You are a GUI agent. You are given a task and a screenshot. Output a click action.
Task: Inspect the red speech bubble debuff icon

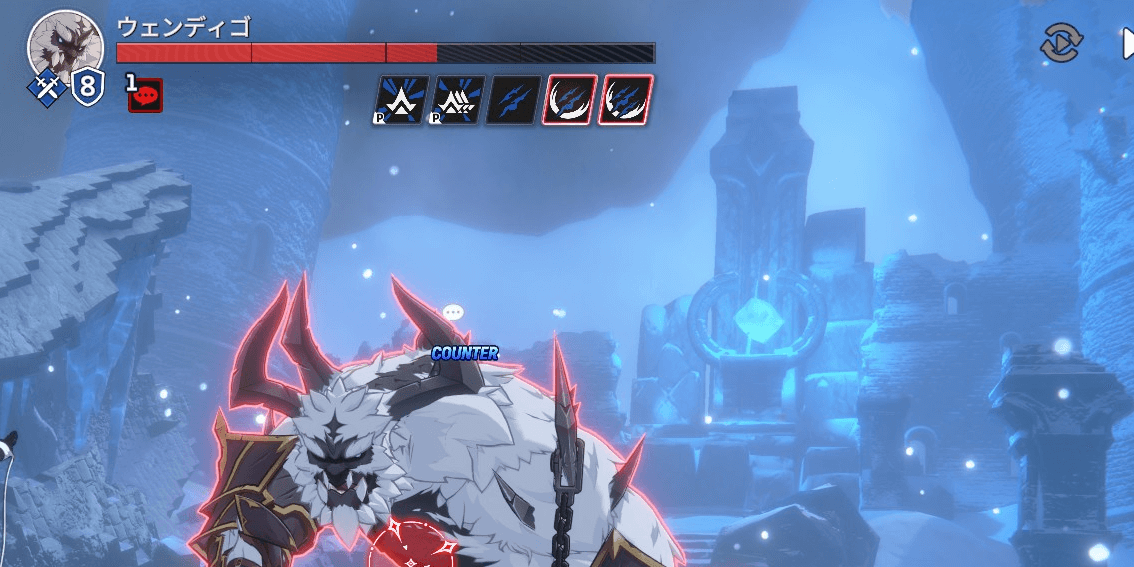pos(146,95)
